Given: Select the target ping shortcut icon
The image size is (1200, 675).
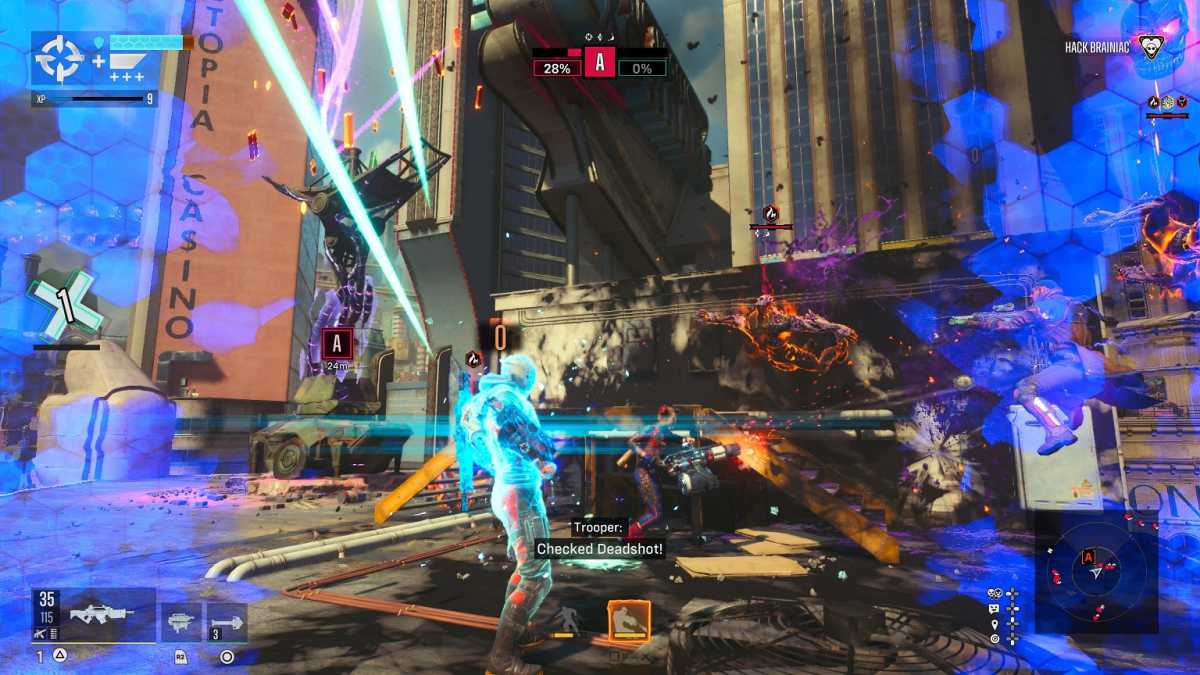Looking at the screenshot, I should [x=995, y=639].
